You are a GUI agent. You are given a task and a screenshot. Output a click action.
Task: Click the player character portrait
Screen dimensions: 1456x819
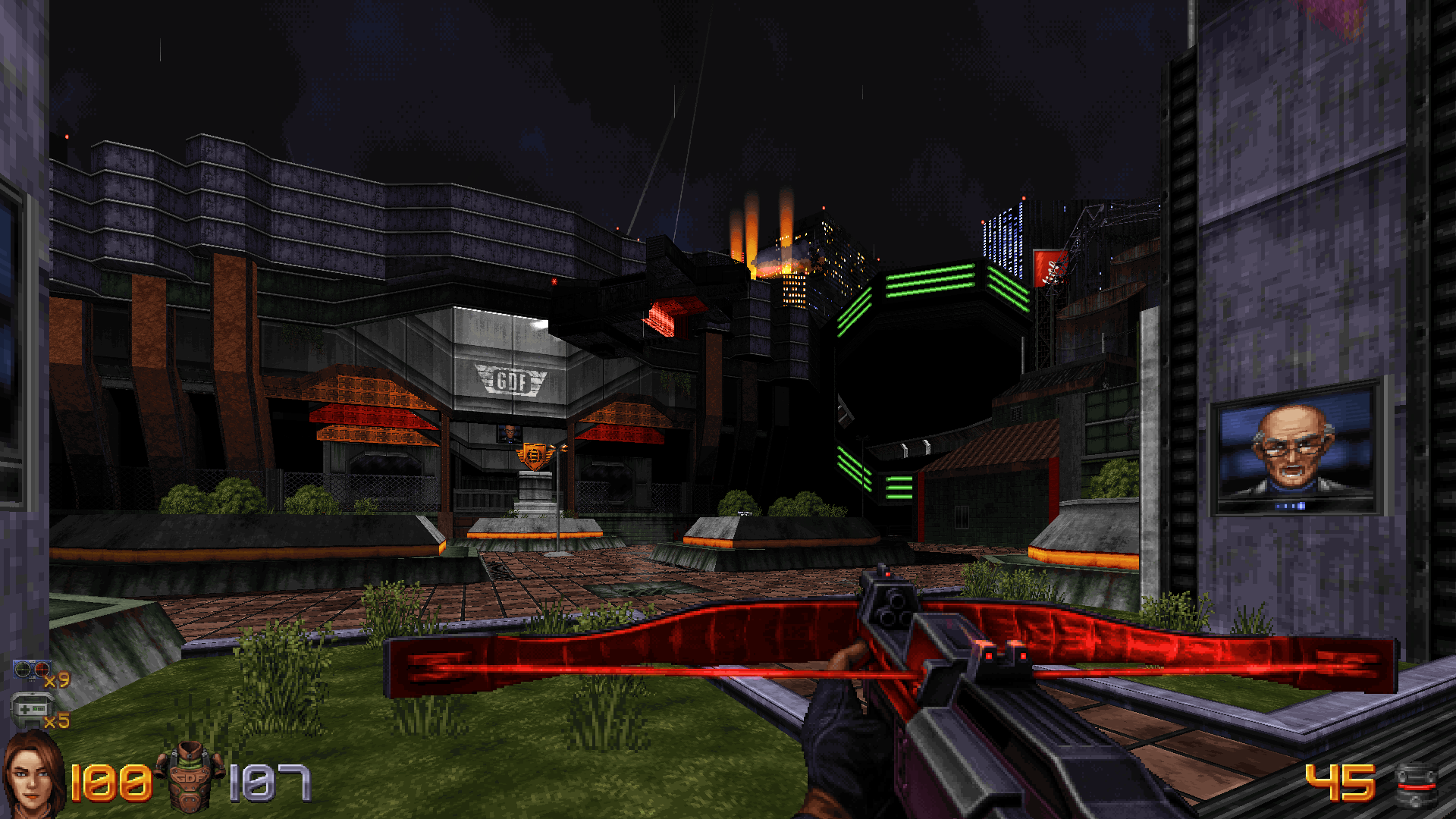33,775
